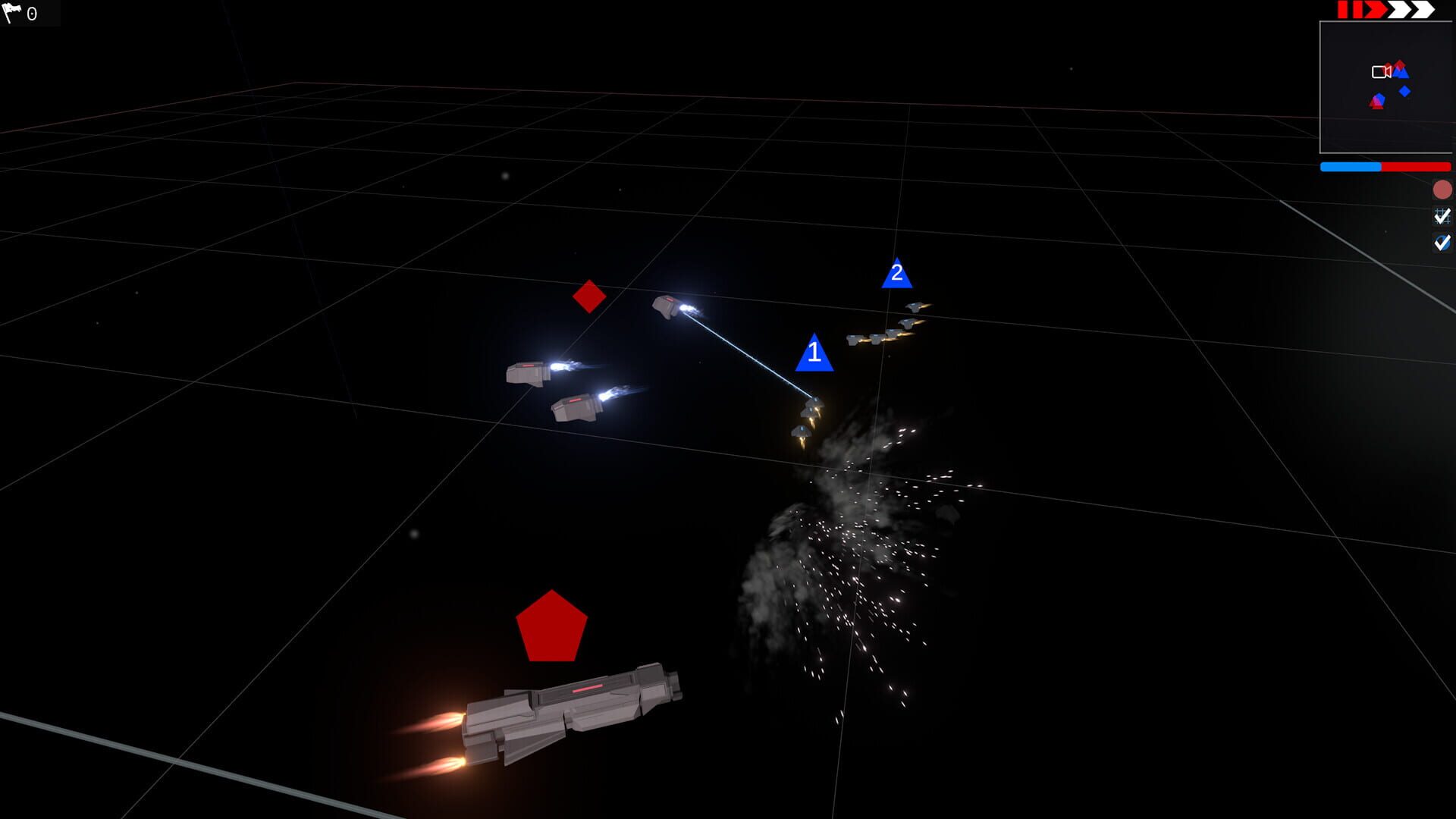Open the red diamond enemy group info
Screen dimensions: 1456x819
[588, 297]
